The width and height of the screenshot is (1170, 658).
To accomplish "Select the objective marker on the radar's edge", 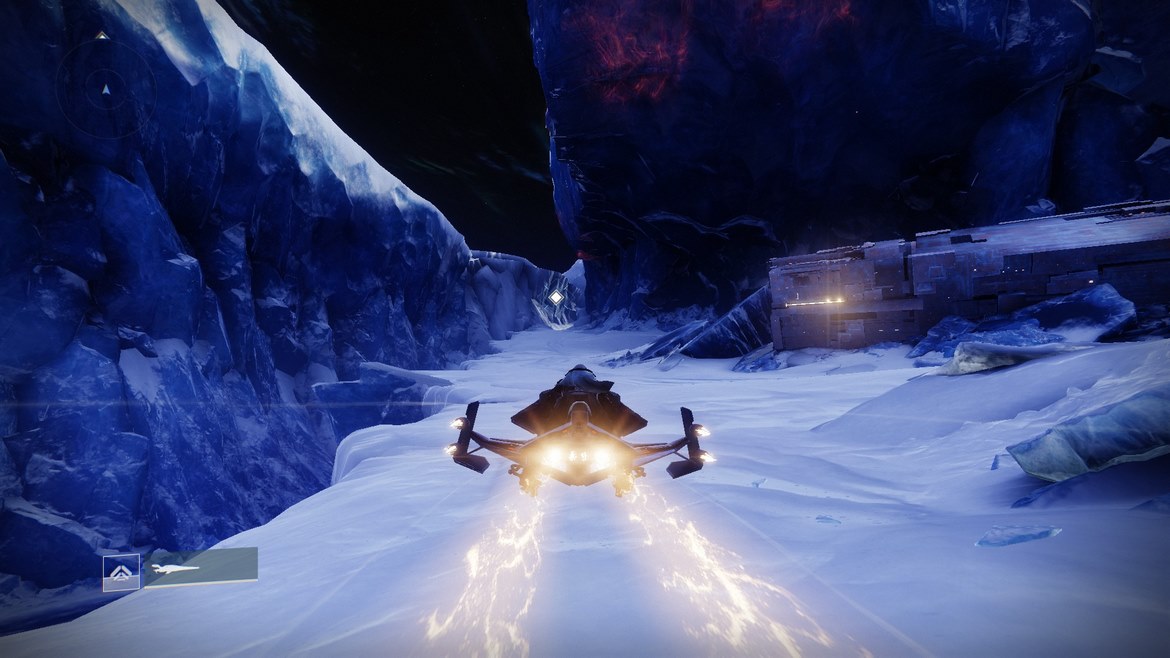I will tap(101, 35).
